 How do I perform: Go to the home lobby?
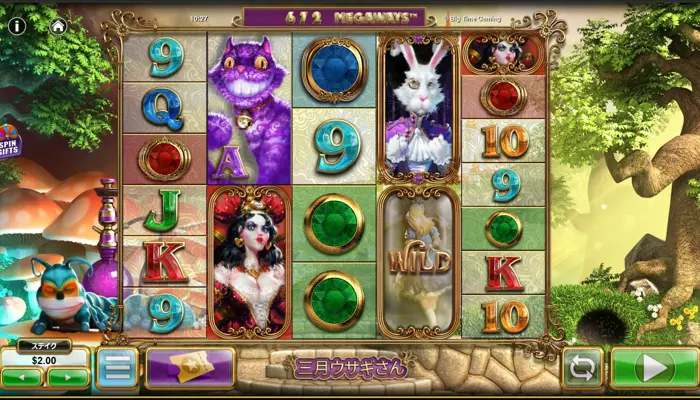(x=58, y=26)
